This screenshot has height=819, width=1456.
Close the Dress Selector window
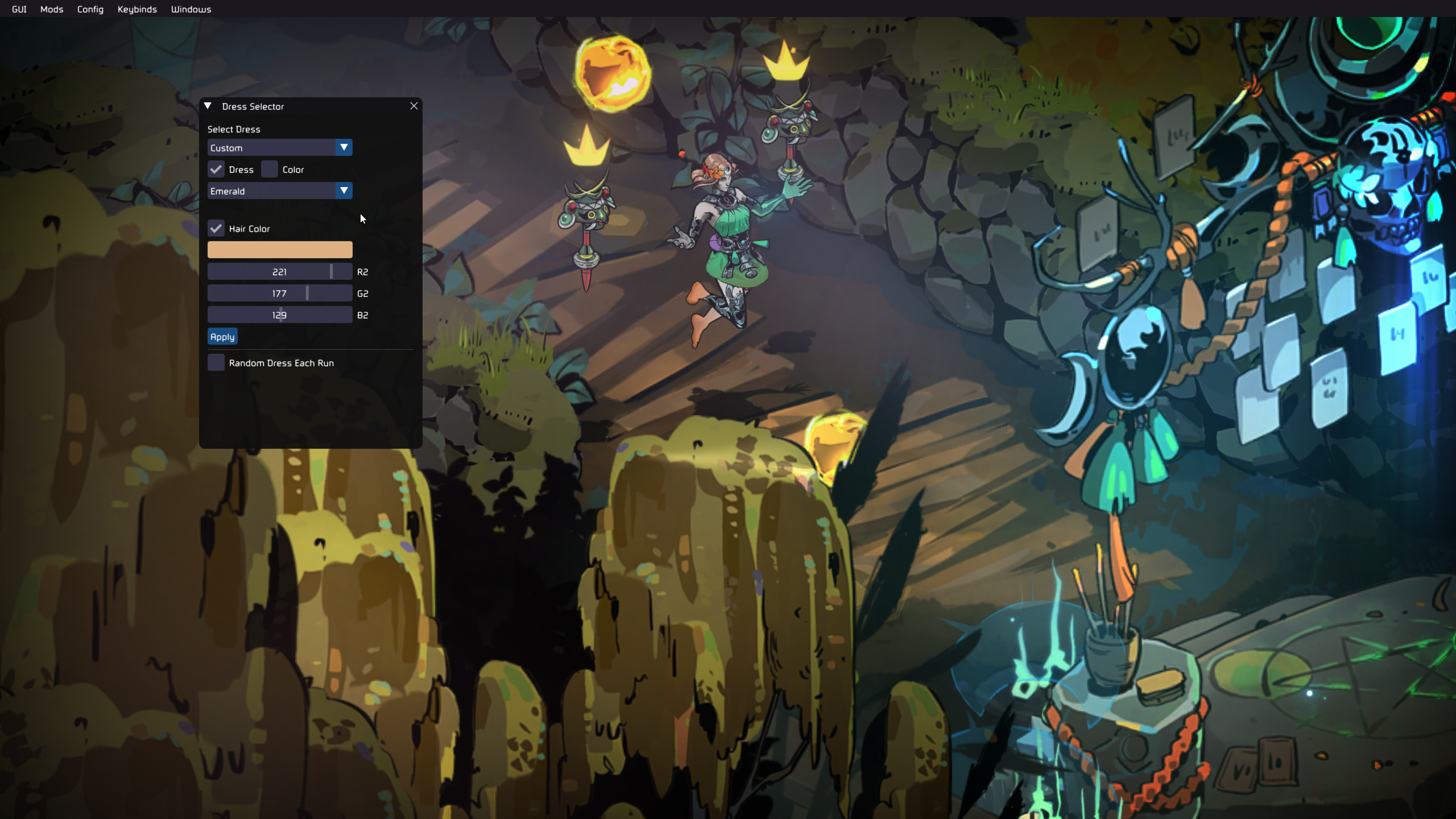pos(414,106)
